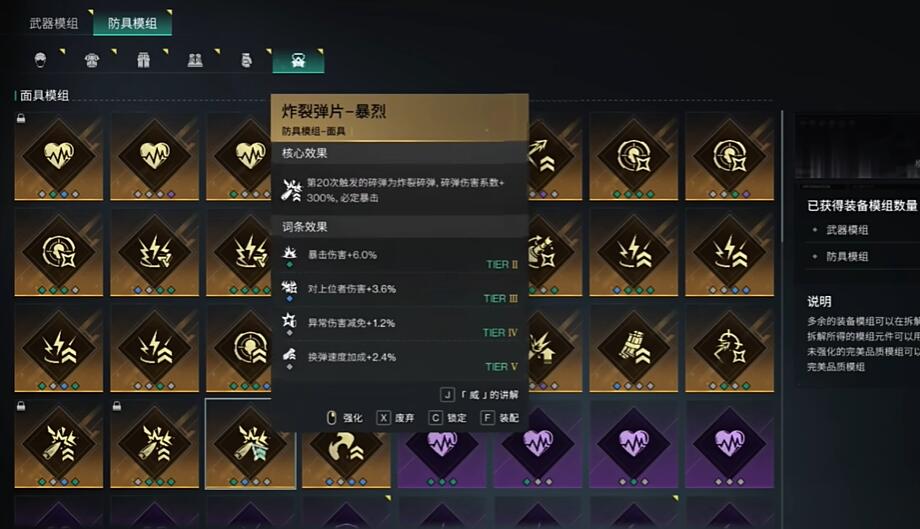The height and width of the screenshot is (529, 920).
Task: Pick the gold flame with chevrons module
Action: coord(346,443)
